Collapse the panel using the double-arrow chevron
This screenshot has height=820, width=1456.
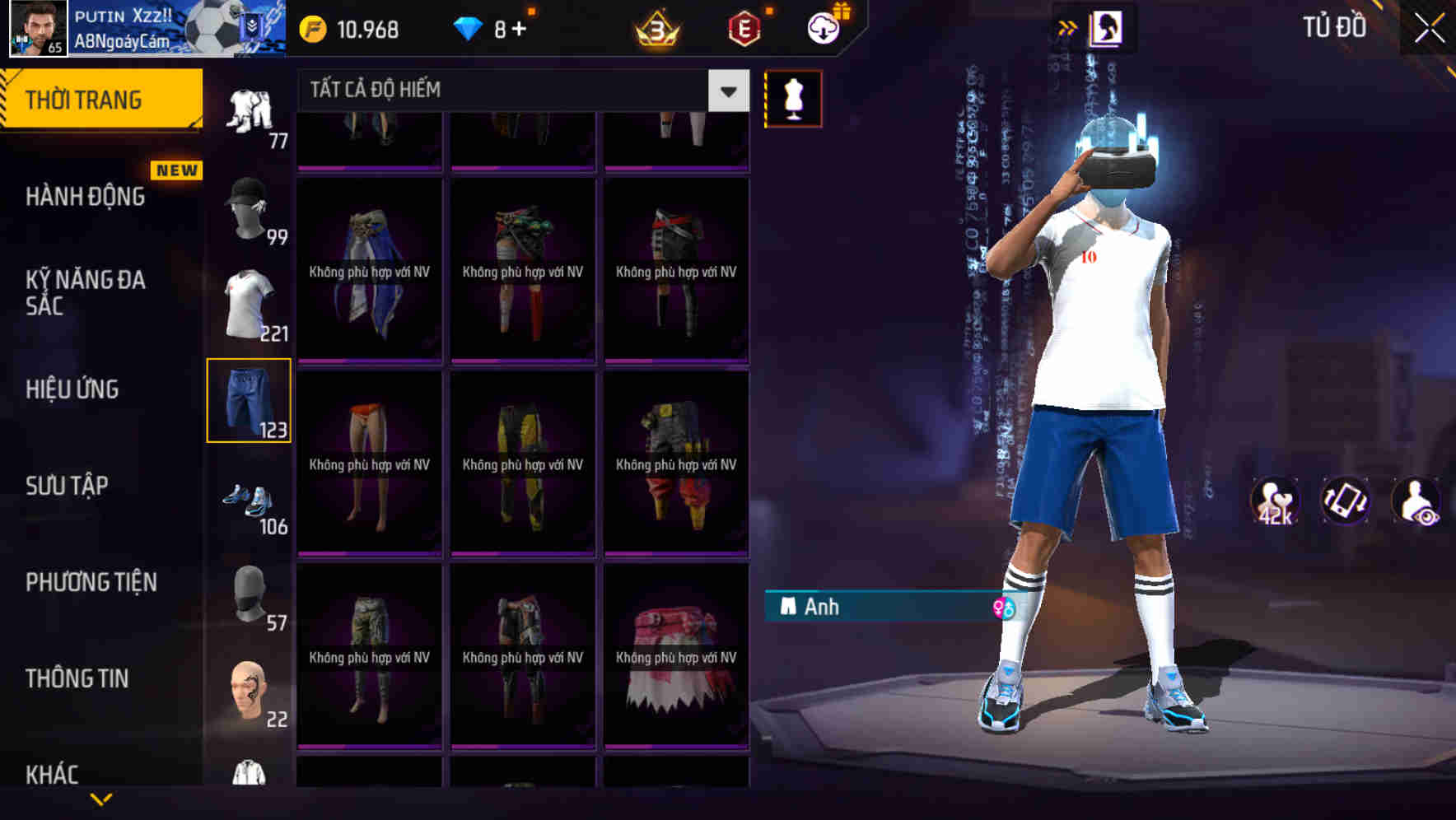coord(1066,26)
